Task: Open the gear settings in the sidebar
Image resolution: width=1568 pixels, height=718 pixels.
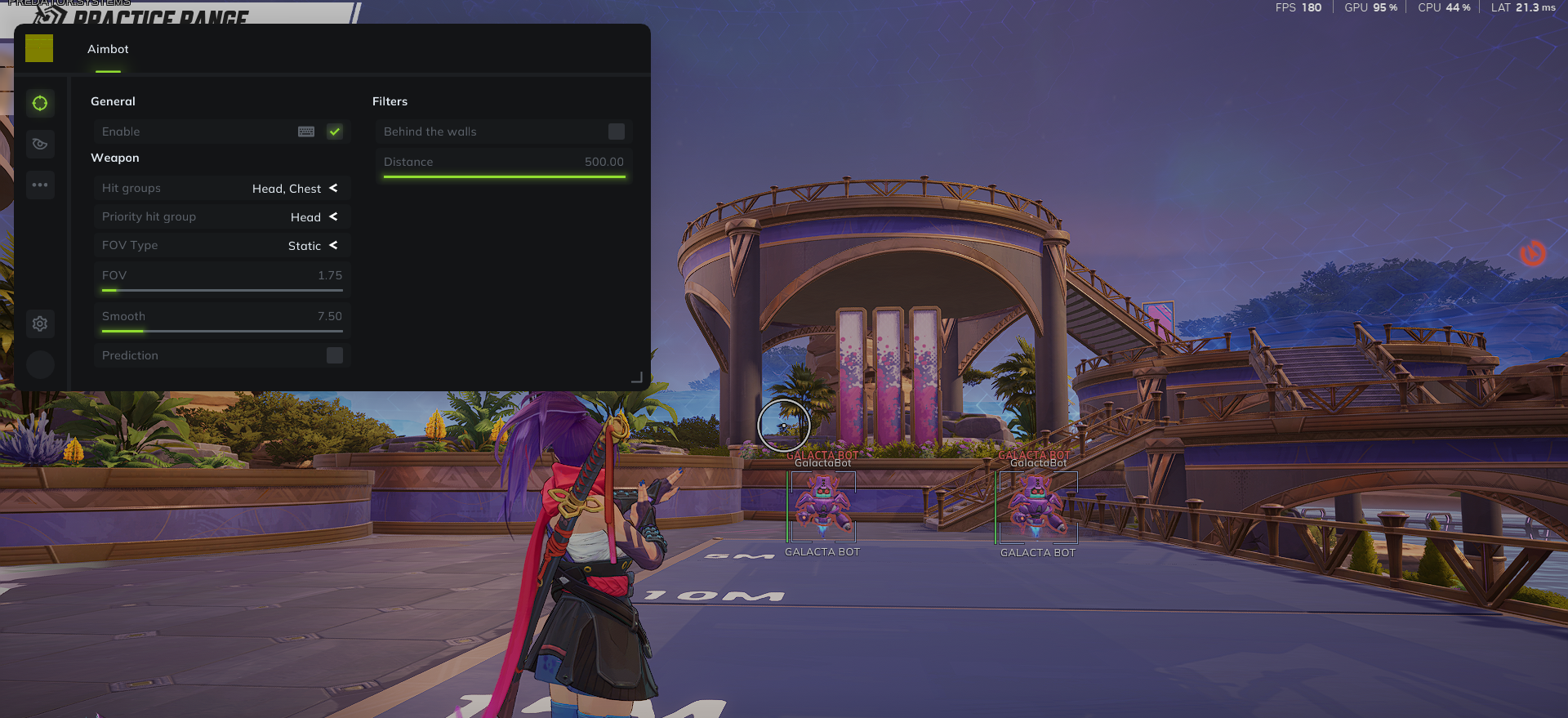Action: point(40,324)
